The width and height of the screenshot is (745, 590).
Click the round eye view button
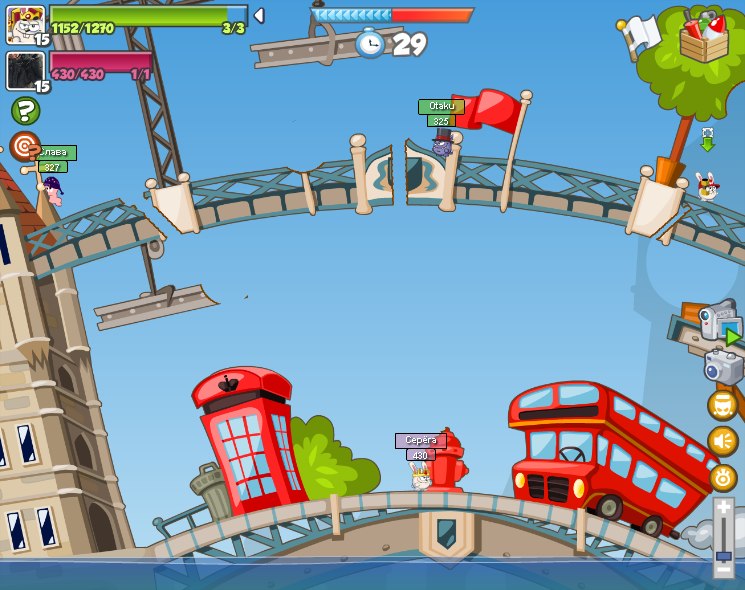pyautogui.click(x=723, y=477)
